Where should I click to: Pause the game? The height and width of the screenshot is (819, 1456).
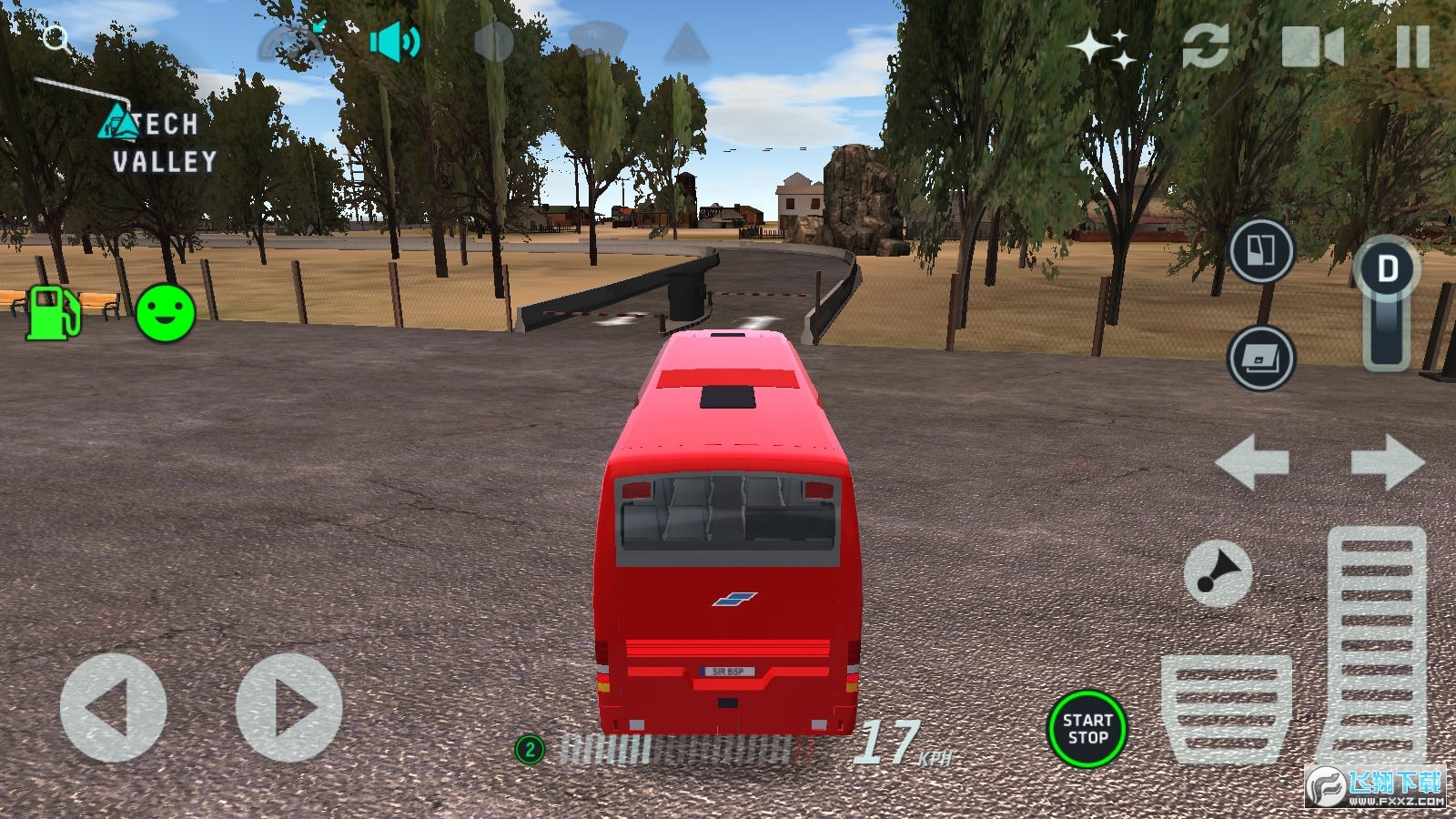coord(1412,46)
